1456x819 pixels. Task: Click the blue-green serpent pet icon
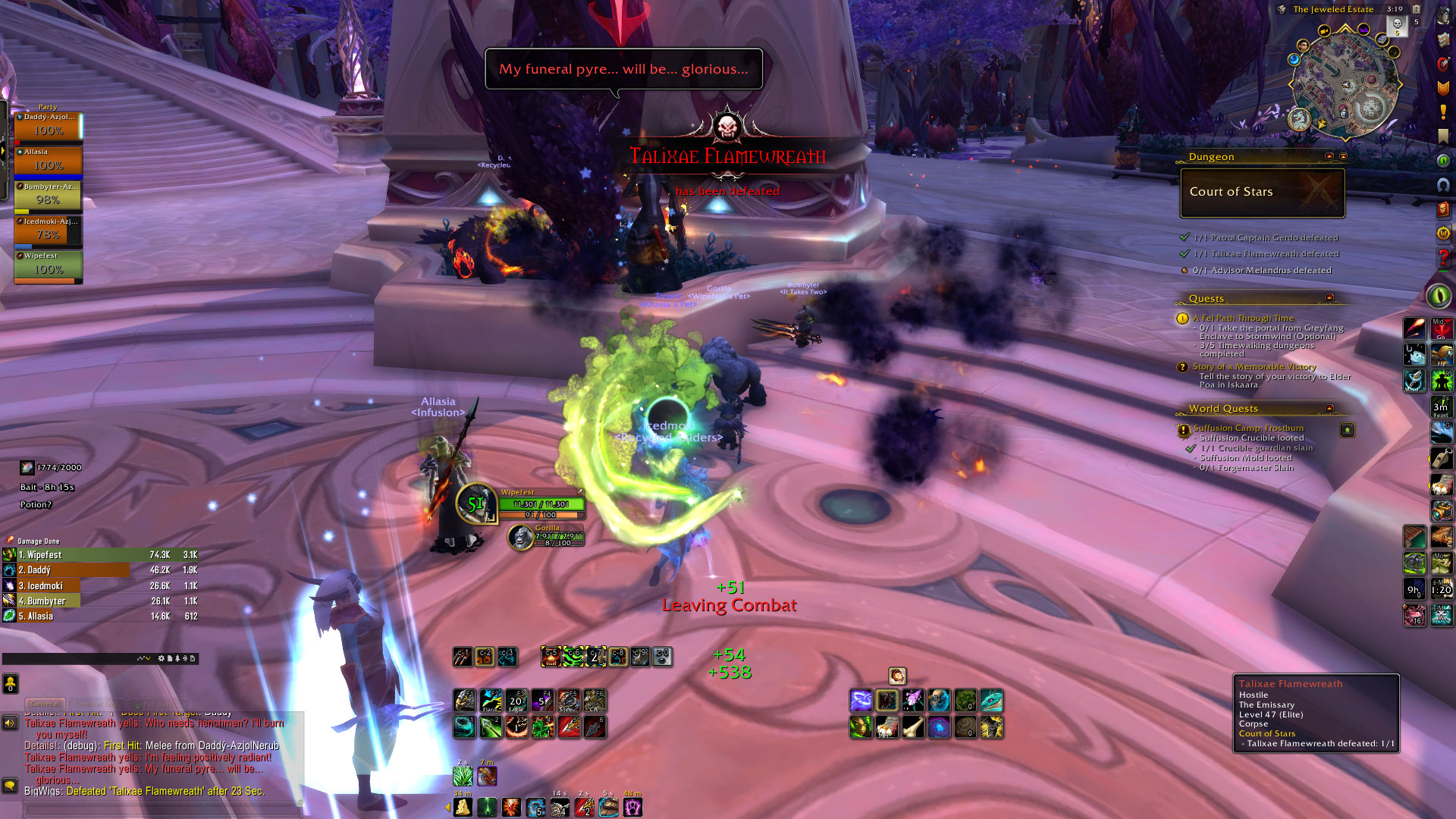point(991,701)
